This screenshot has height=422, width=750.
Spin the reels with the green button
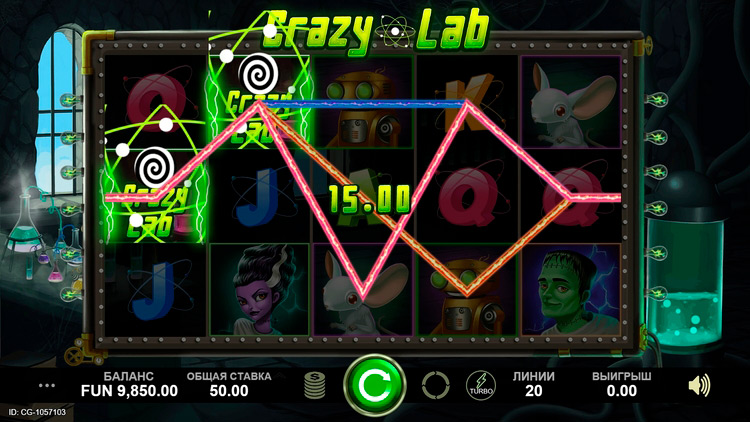point(374,384)
